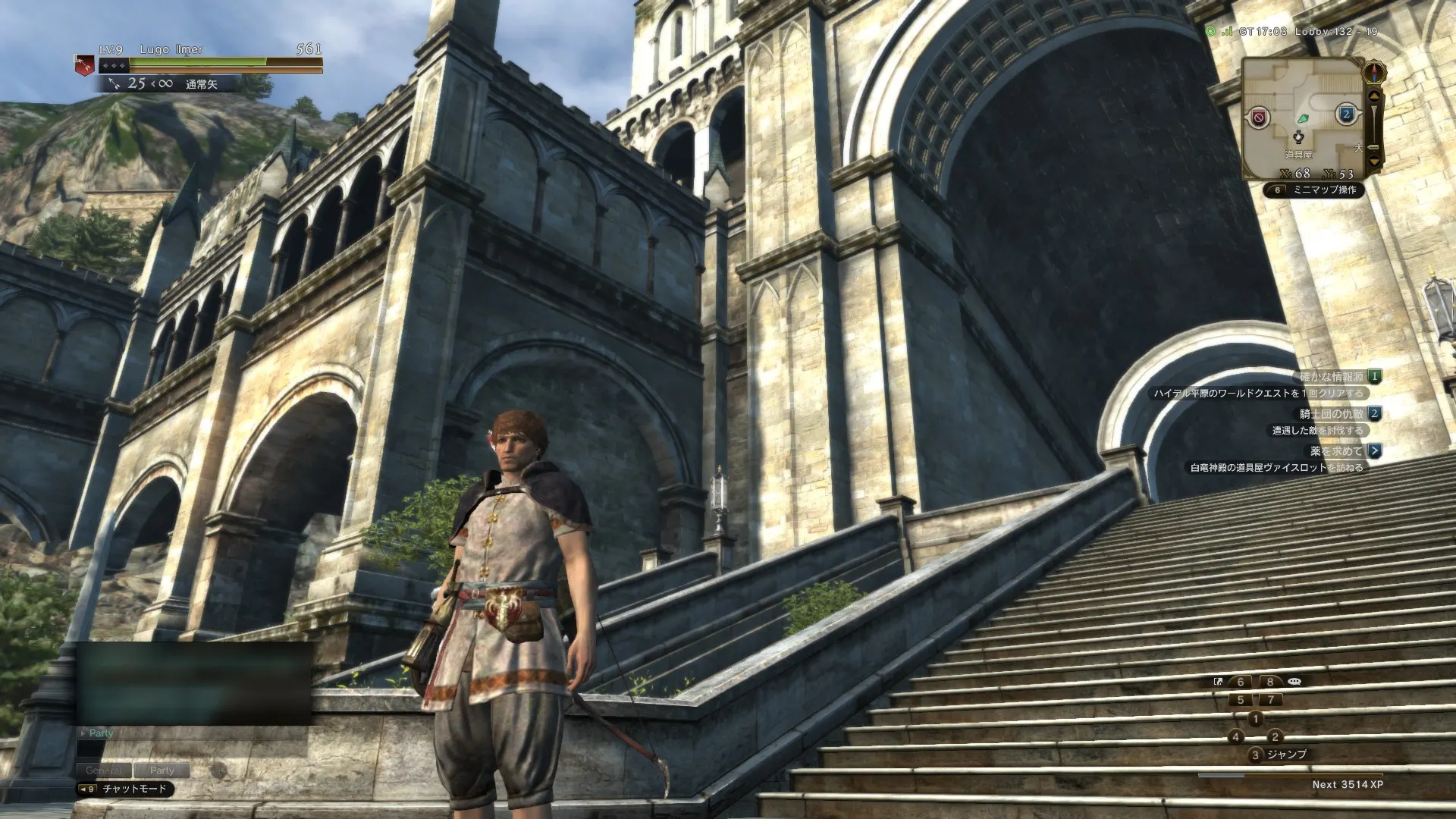Click the minimap zoom-in up arrow
Viewport: 1456px width, 819px height.
[1374, 96]
